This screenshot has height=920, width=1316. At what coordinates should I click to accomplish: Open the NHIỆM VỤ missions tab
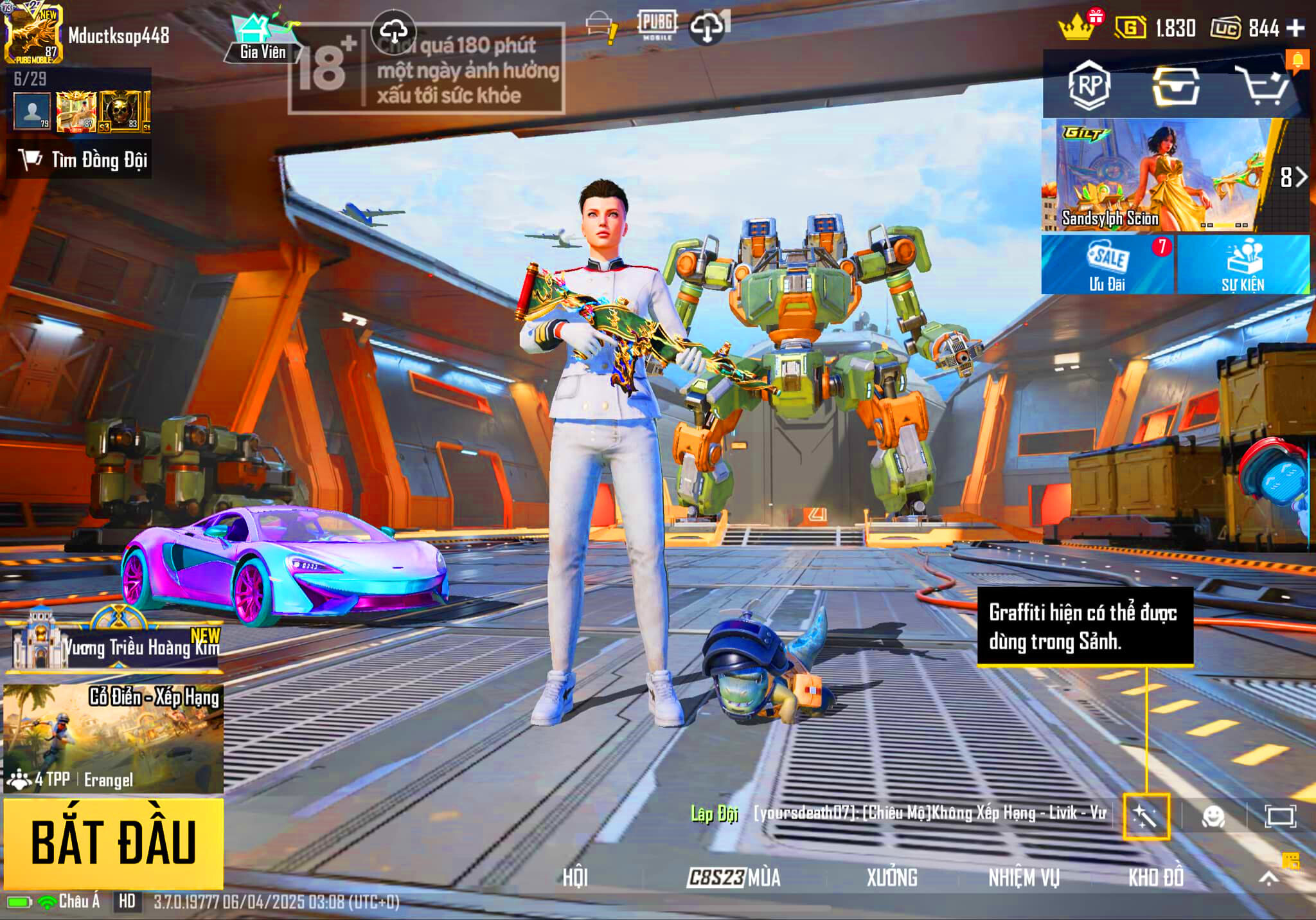coord(1024,878)
